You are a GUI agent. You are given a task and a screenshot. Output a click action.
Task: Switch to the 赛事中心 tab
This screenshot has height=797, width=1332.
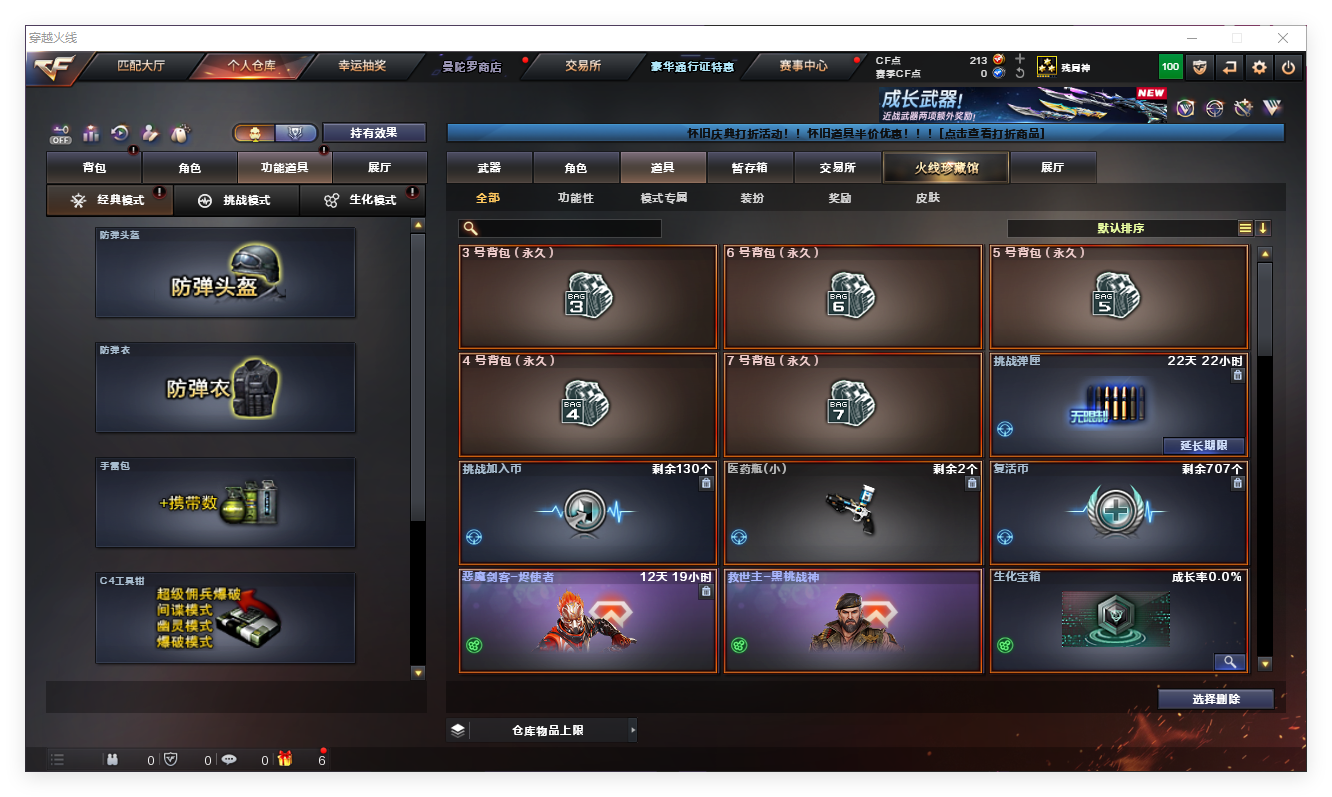[x=803, y=66]
